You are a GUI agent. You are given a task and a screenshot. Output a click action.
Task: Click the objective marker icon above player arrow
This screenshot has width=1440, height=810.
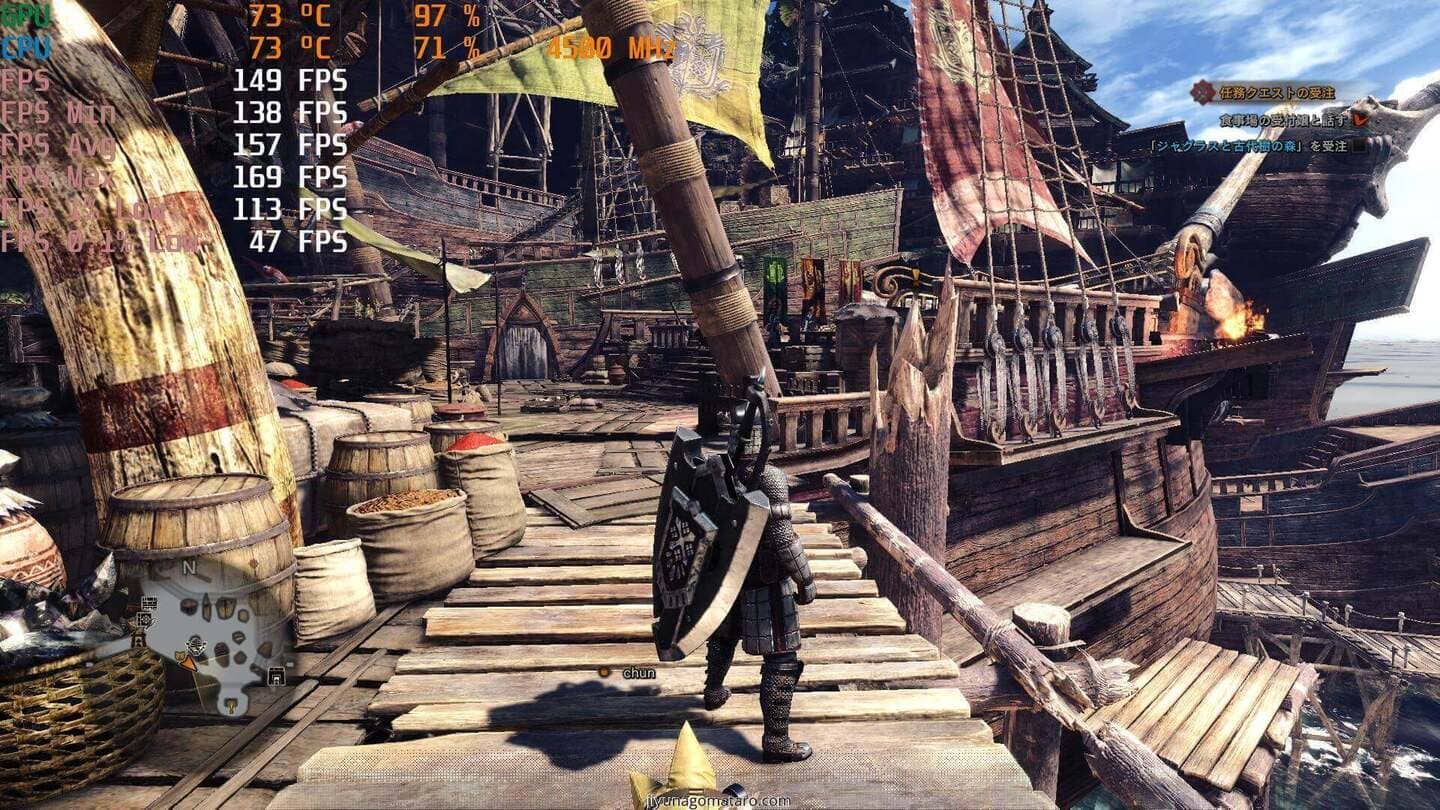tap(196, 646)
